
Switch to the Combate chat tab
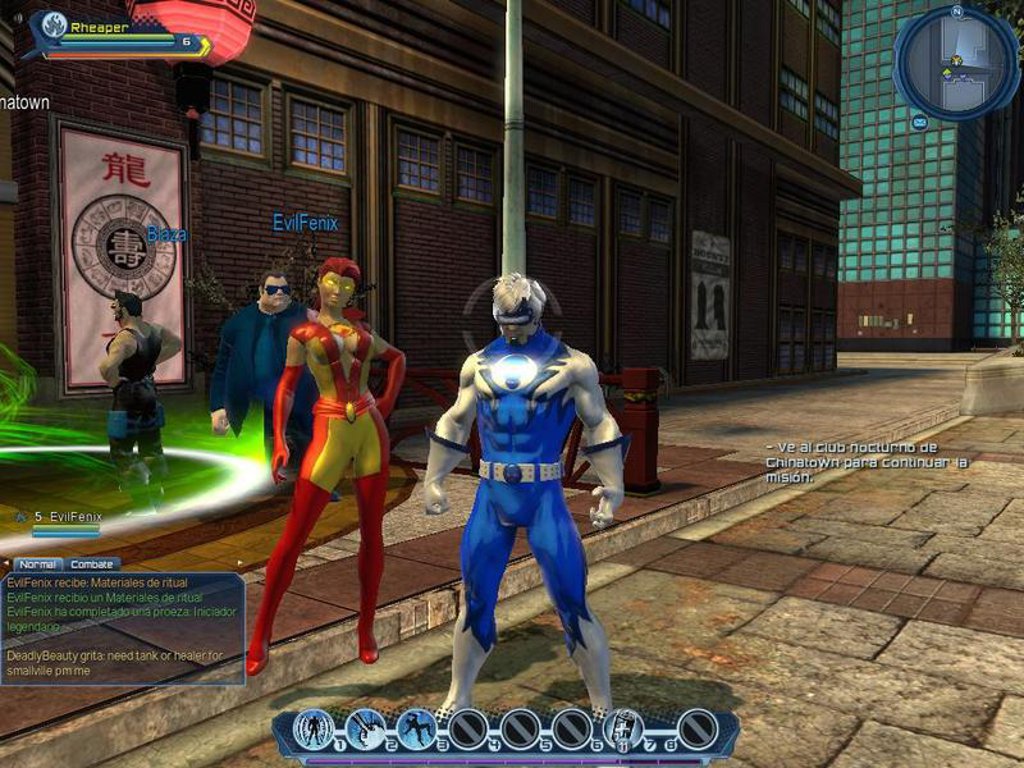pyautogui.click(x=94, y=564)
